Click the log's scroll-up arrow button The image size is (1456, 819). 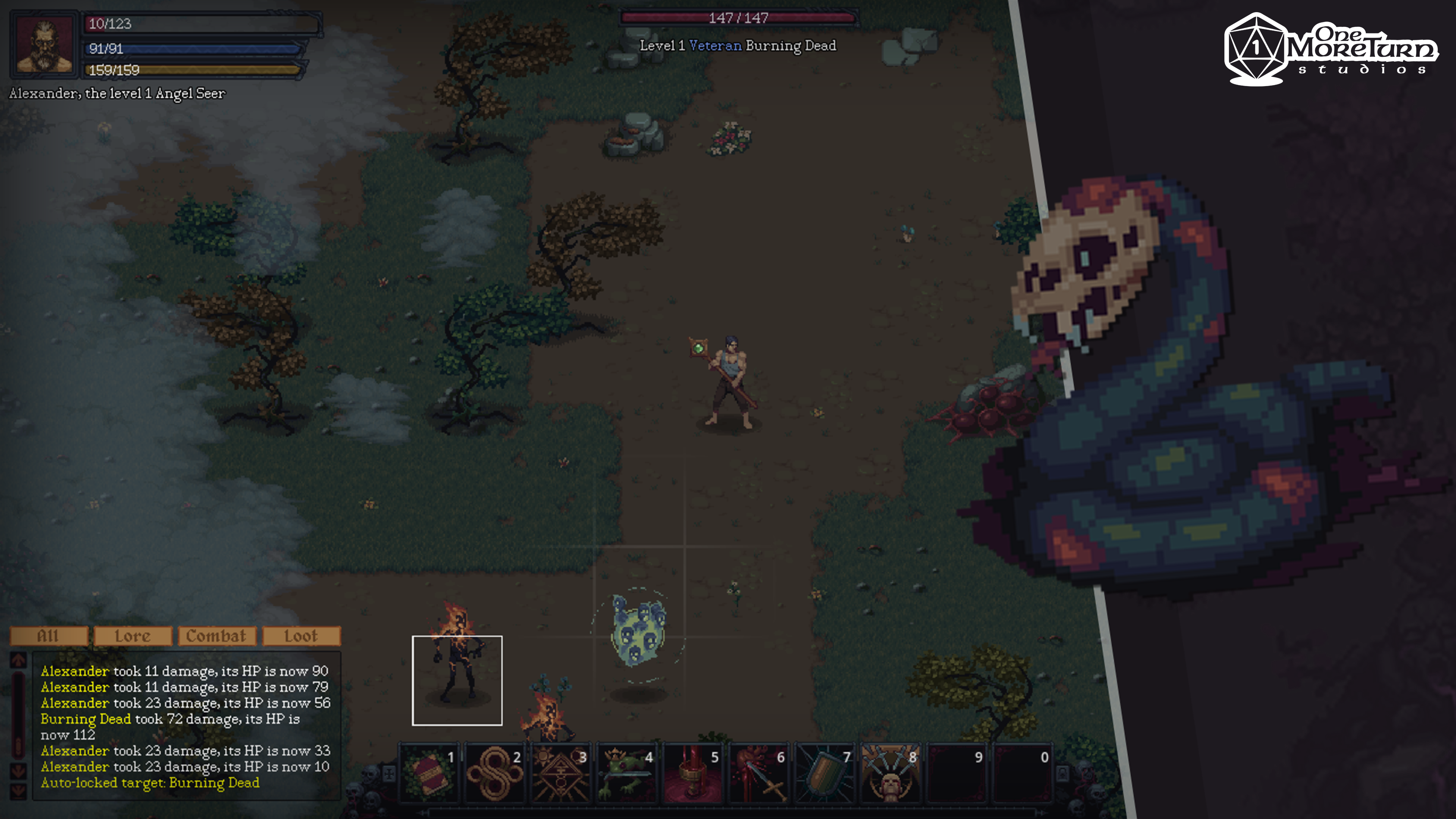click(x=19, y=660)
